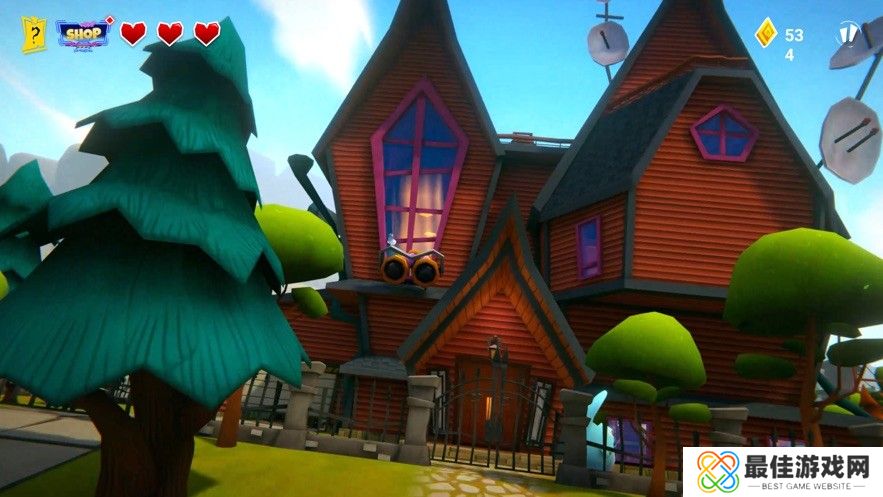The width and height of the screenshot is (883, 497).
Task: Pause the game with the pause button
Action: (x=847, y=34)
